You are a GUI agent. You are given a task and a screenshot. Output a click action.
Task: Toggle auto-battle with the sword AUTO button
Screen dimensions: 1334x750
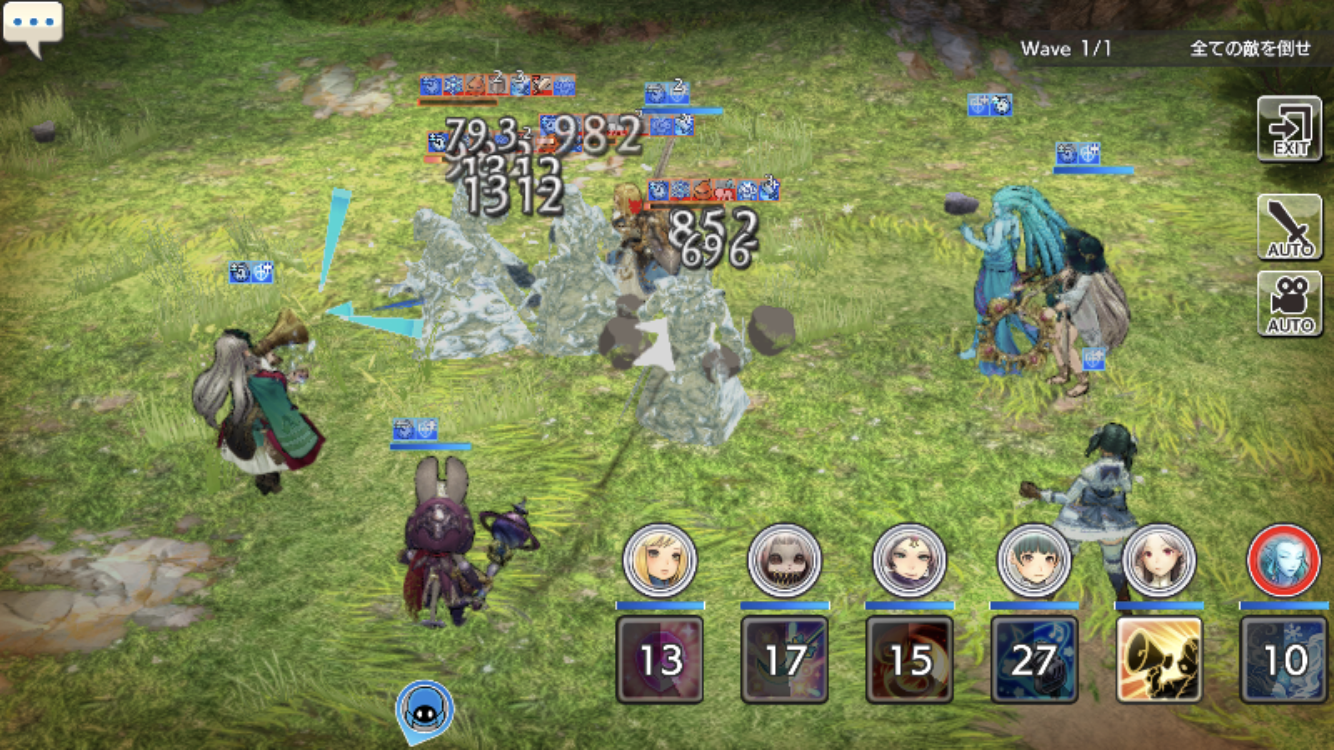click(1290, 226)
